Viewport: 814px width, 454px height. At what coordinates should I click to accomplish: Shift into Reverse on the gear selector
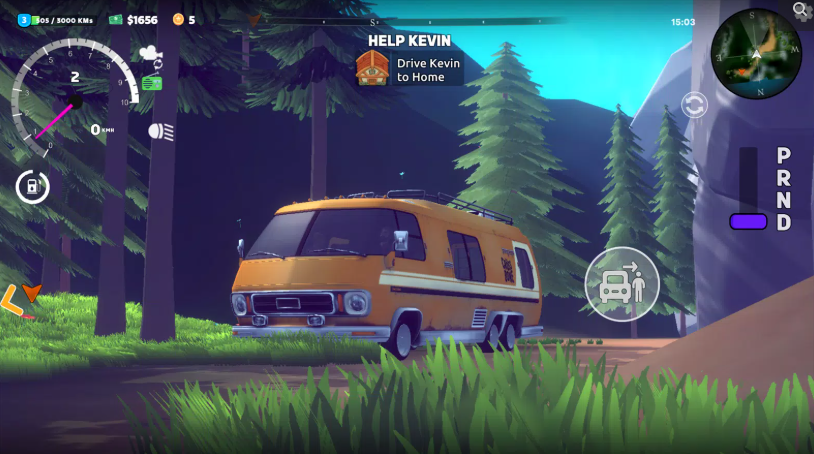[x=784, y=178]
